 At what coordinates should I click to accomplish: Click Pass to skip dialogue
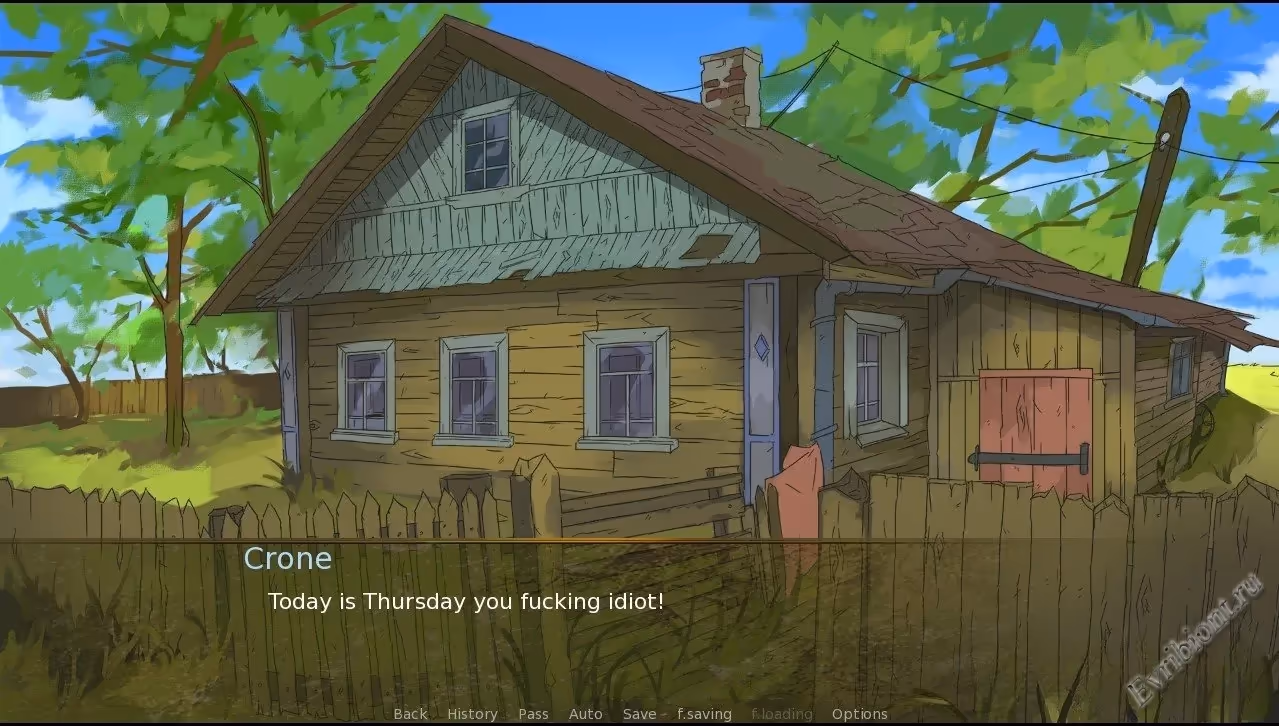pyautogui.click(x=533, y=714)
